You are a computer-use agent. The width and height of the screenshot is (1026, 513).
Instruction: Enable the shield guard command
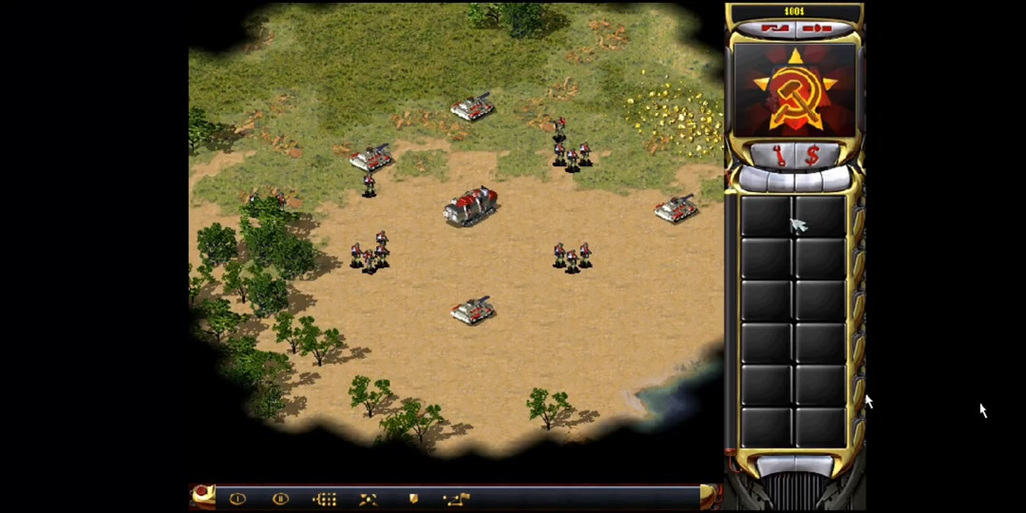[x=412, y=498]
